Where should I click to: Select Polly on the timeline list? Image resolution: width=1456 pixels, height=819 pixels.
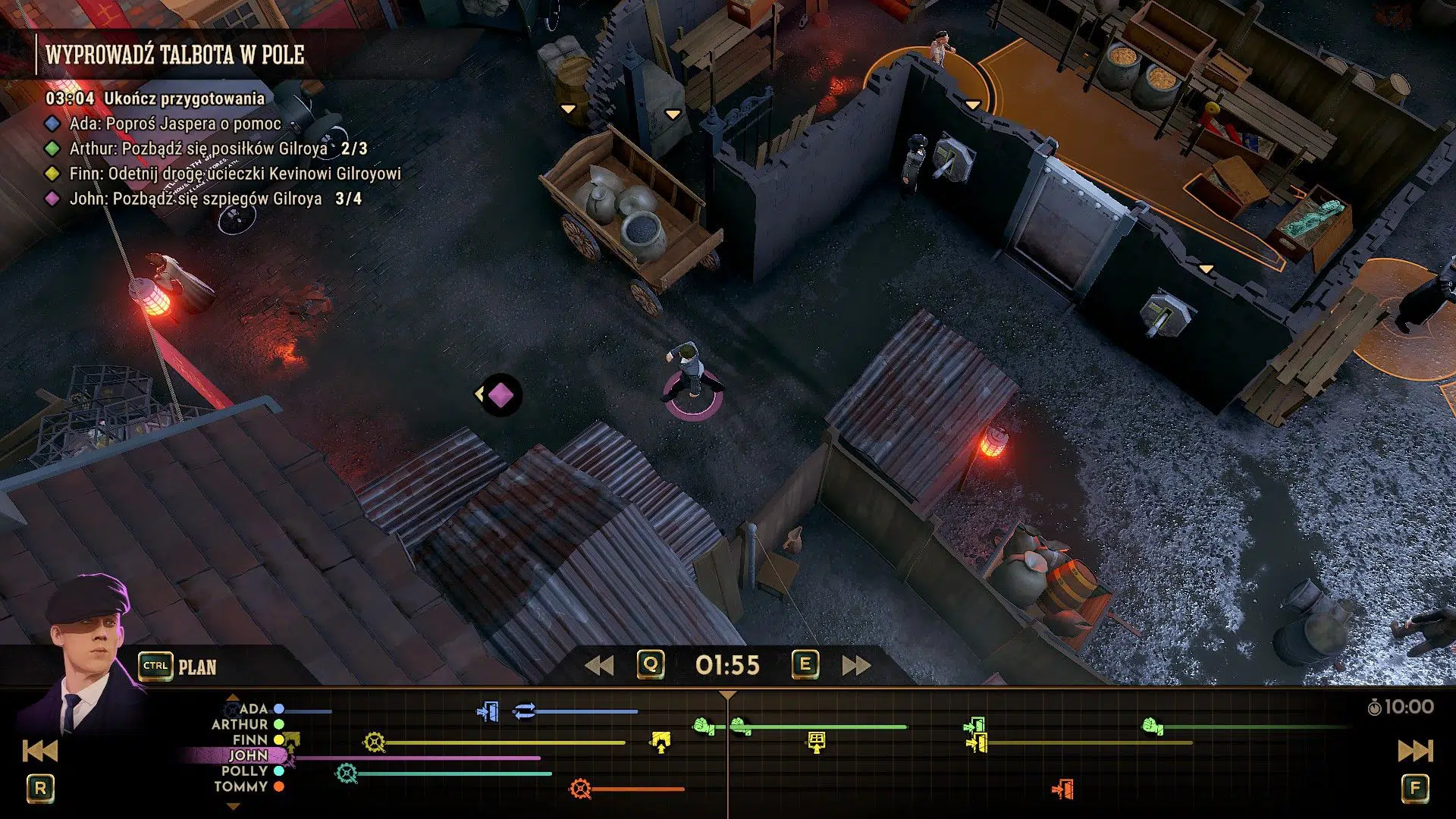coord(244,770)
